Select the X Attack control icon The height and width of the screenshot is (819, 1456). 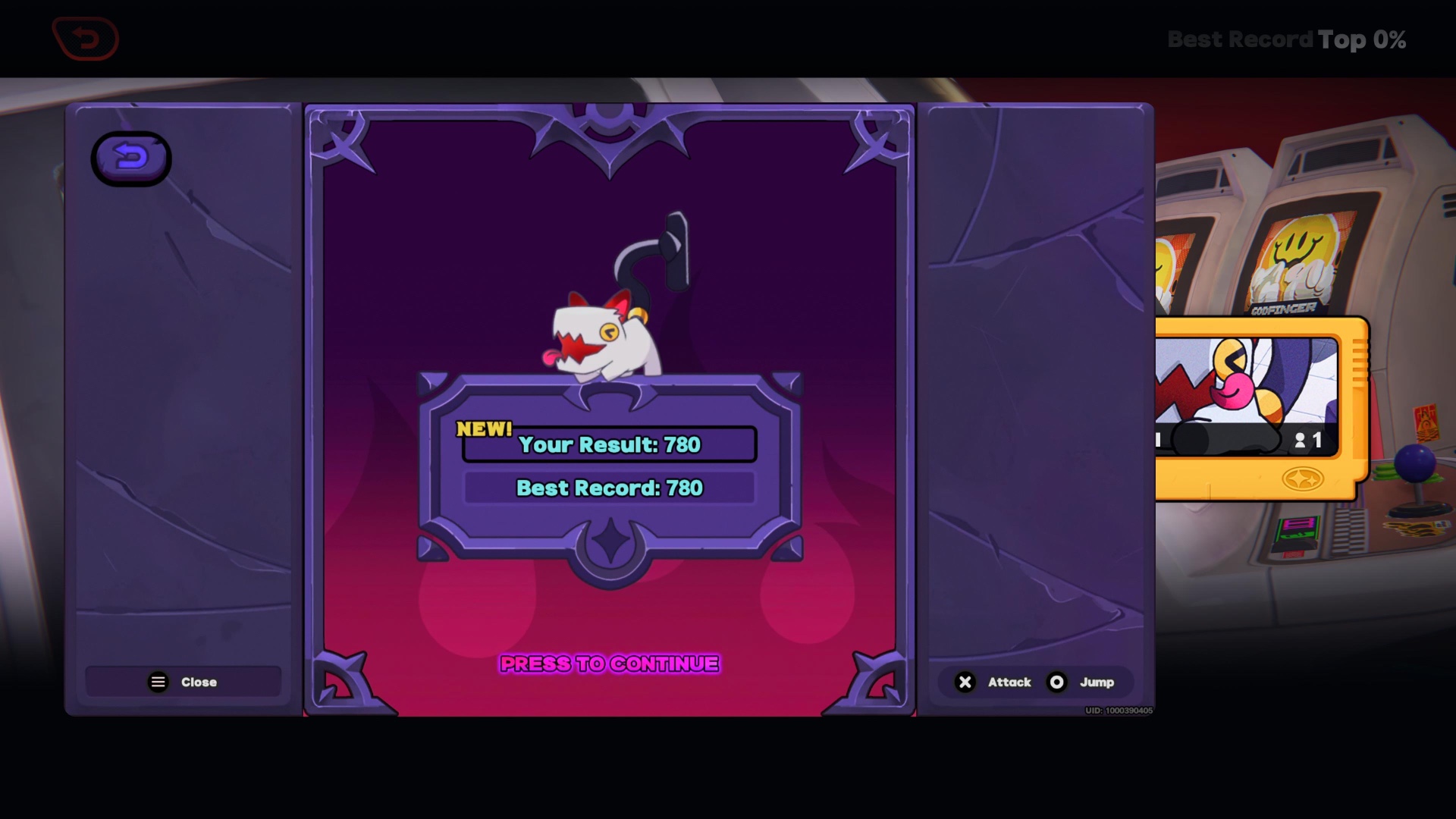tap(965, 682)
